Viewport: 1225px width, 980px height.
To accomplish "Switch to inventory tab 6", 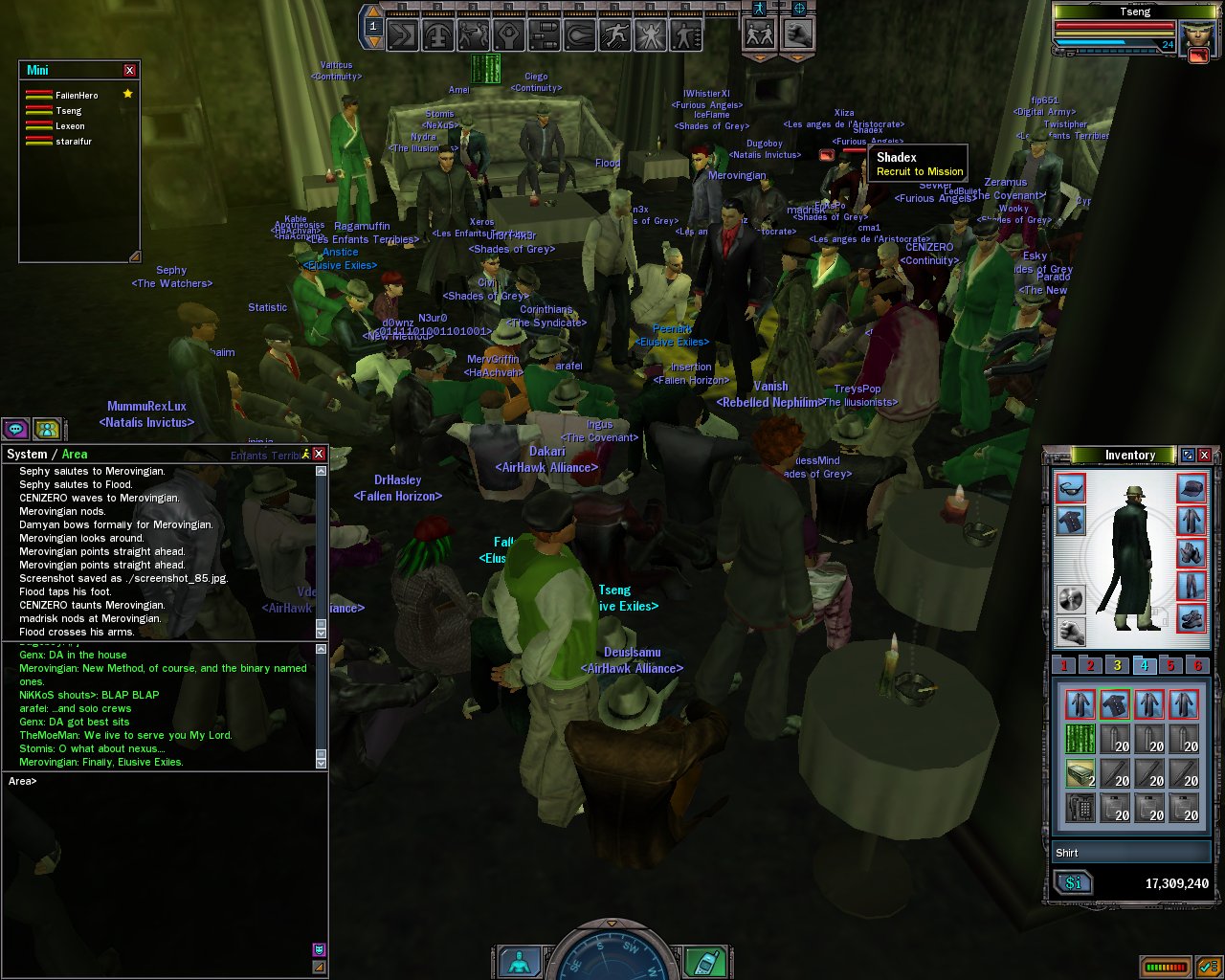I will coord(1196,666).
